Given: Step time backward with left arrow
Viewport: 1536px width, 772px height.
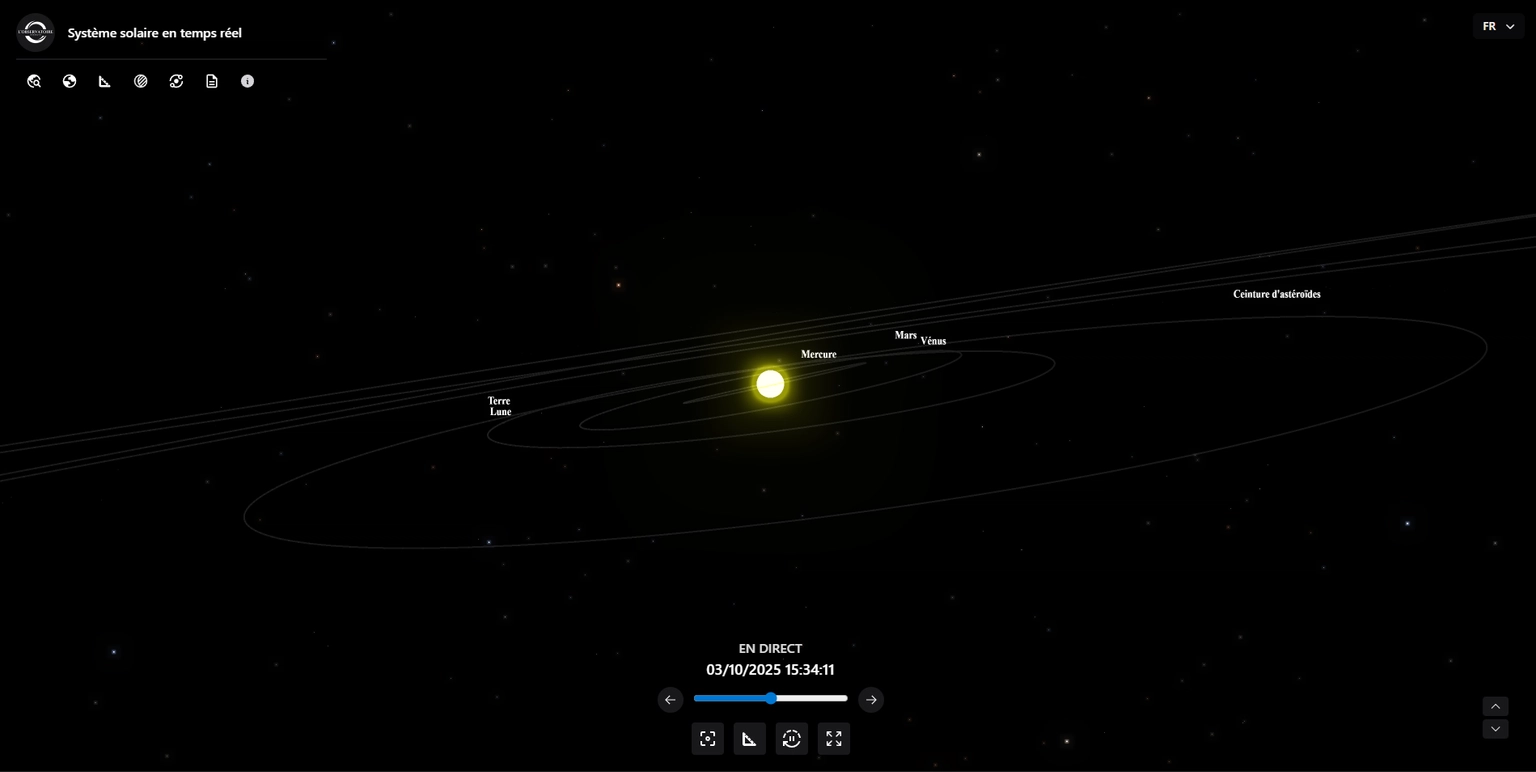Looking at the screenshot, I should (x=670, y=700).
